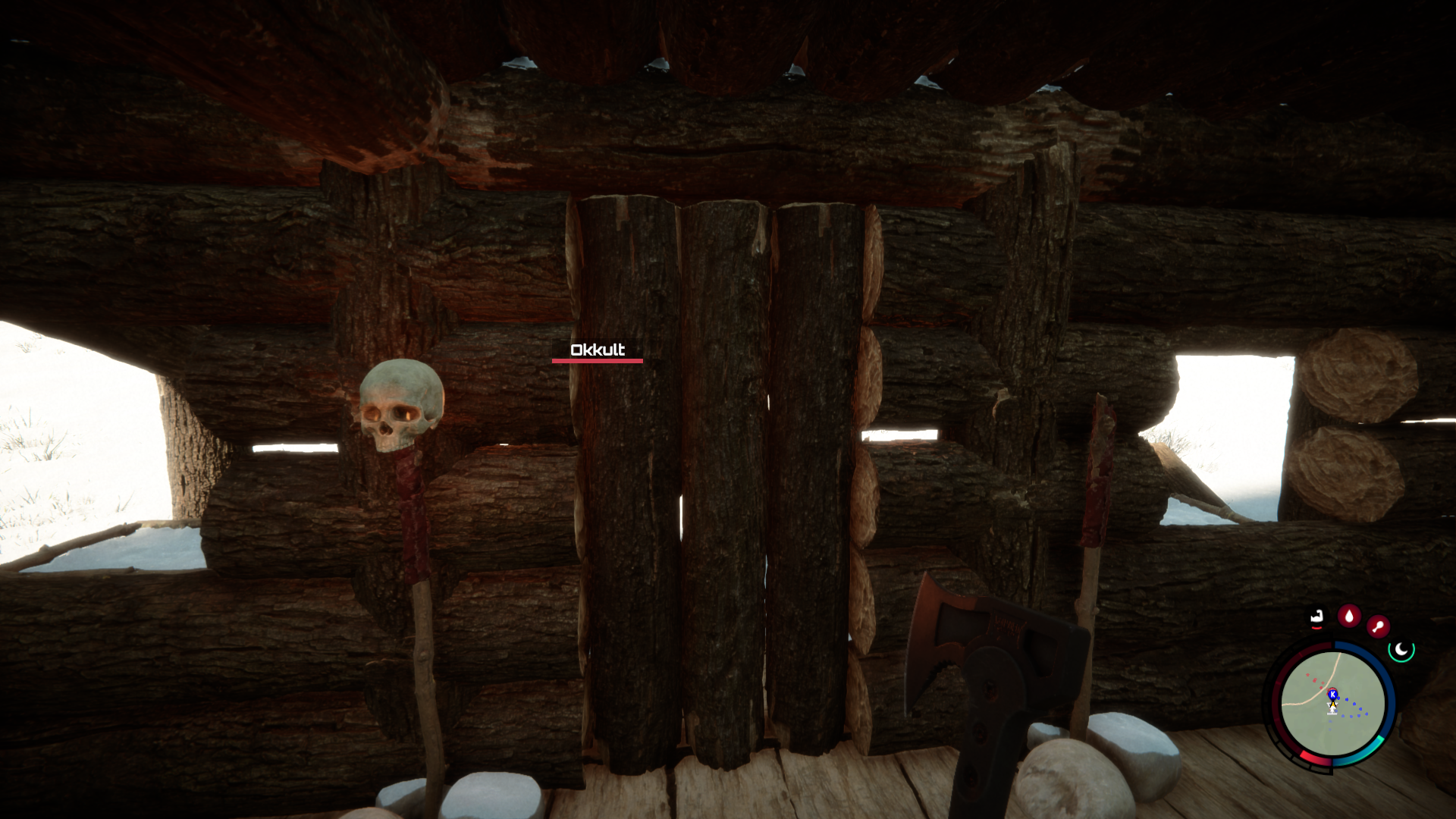Click the circular minimap

click(x=1332, y=703)
